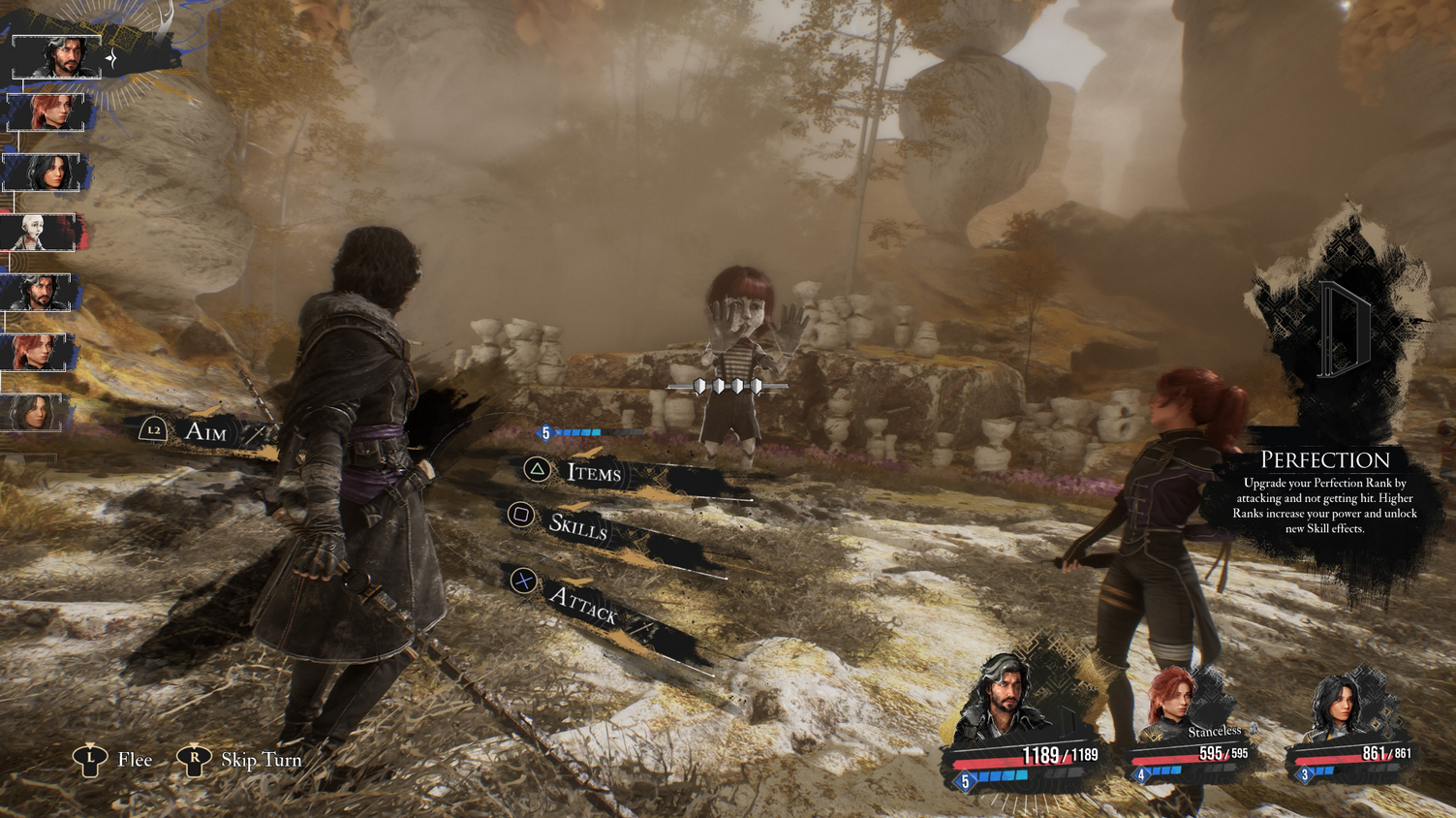The height and width of the screenshot is (818, 1456).
Task: Skip Turn for the current character
Action: point(260,760)
